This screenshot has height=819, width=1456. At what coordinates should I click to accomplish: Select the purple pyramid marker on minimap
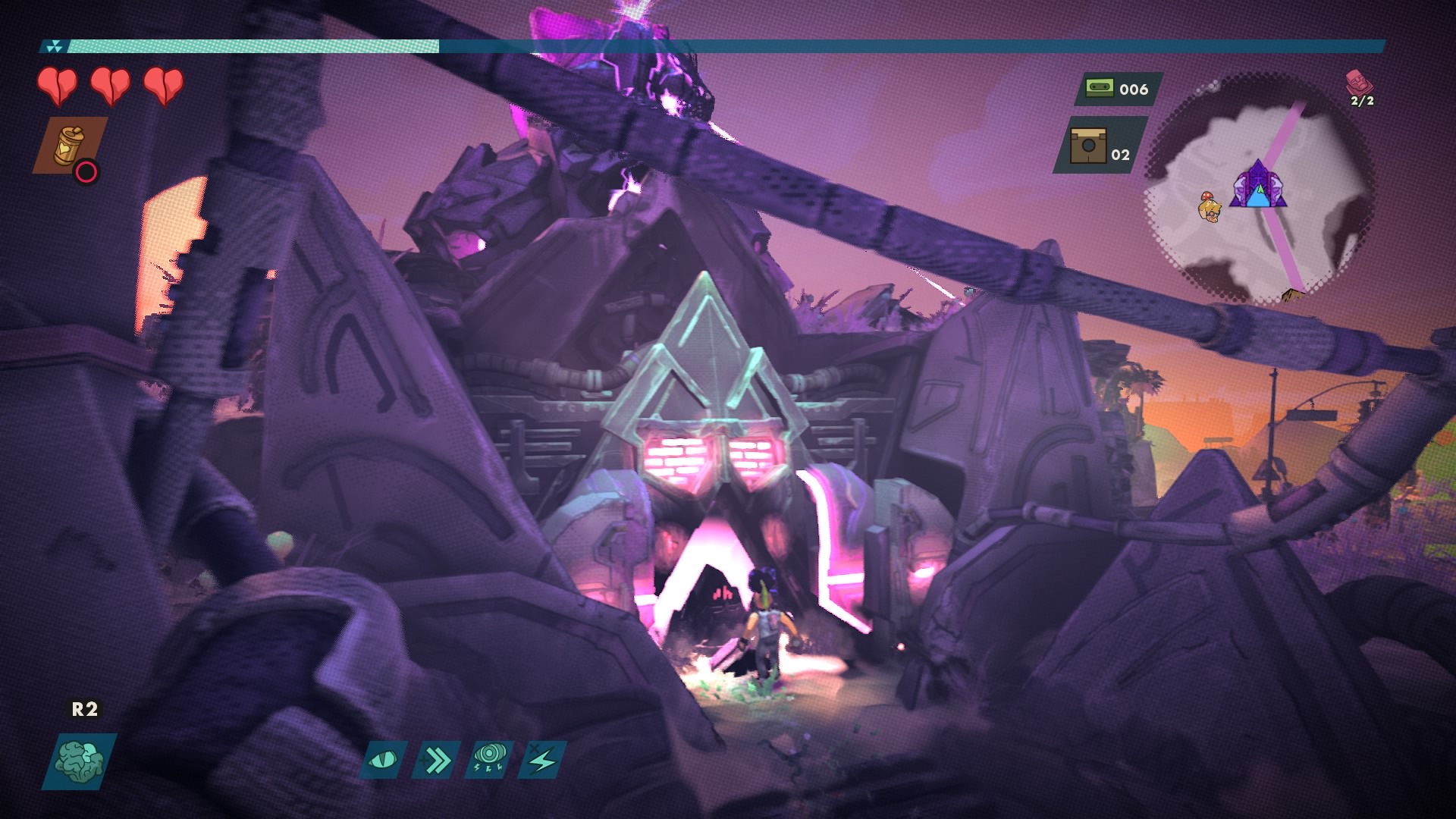1258,185
